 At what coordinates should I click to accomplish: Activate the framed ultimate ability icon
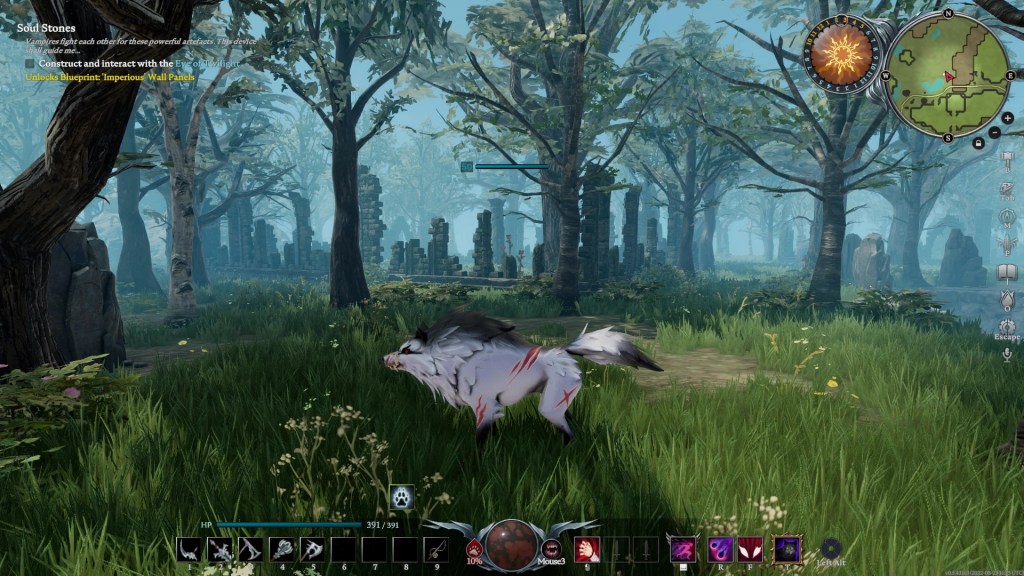click(x=788, y=548)
